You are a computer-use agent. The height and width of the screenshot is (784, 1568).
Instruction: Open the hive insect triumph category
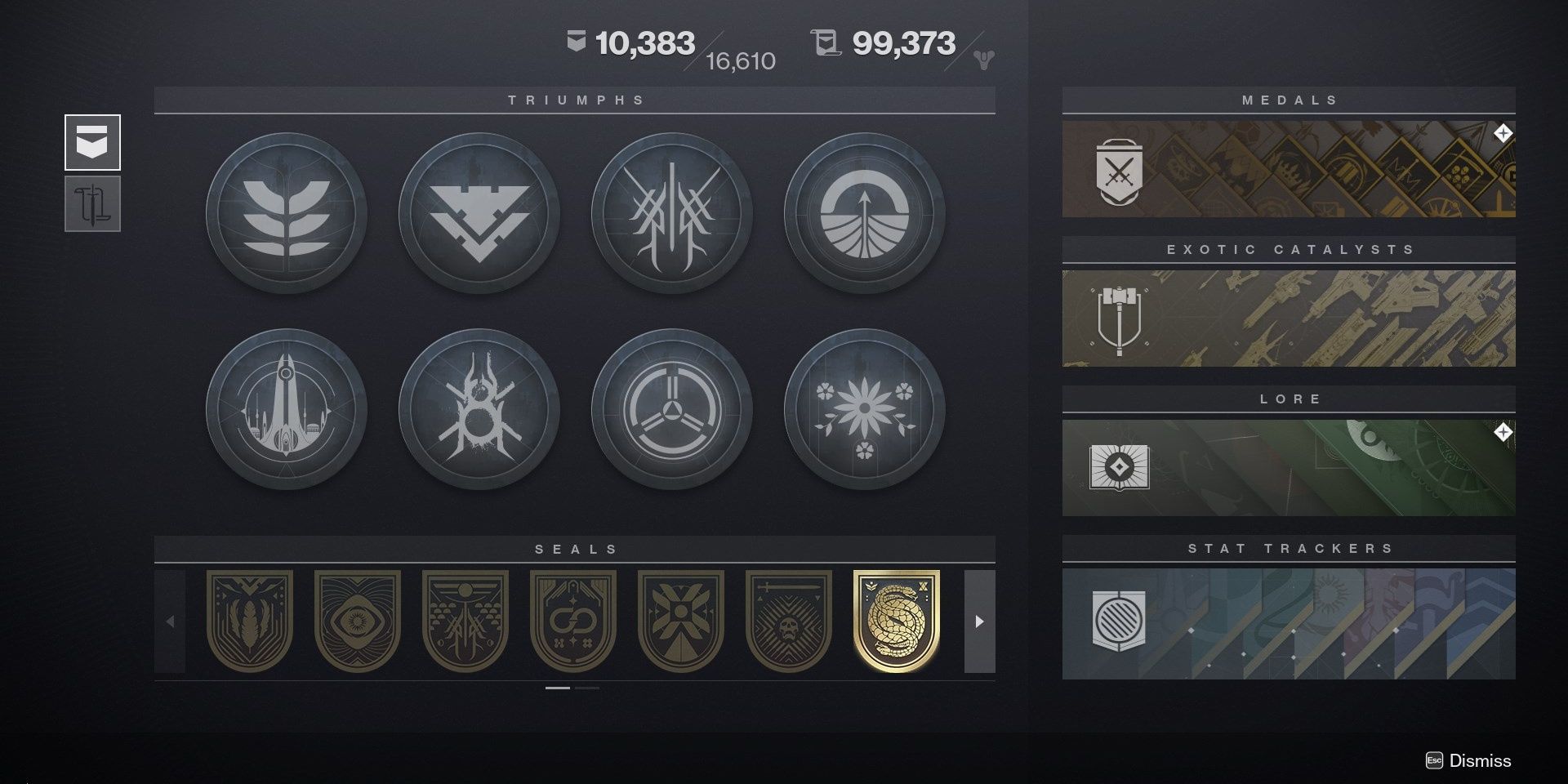[479, 410]
